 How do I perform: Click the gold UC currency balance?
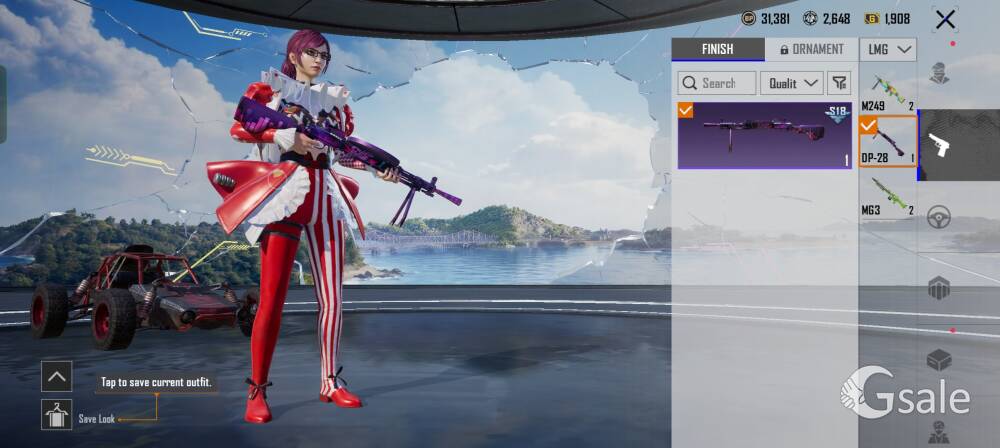click(x=887, y=18)
